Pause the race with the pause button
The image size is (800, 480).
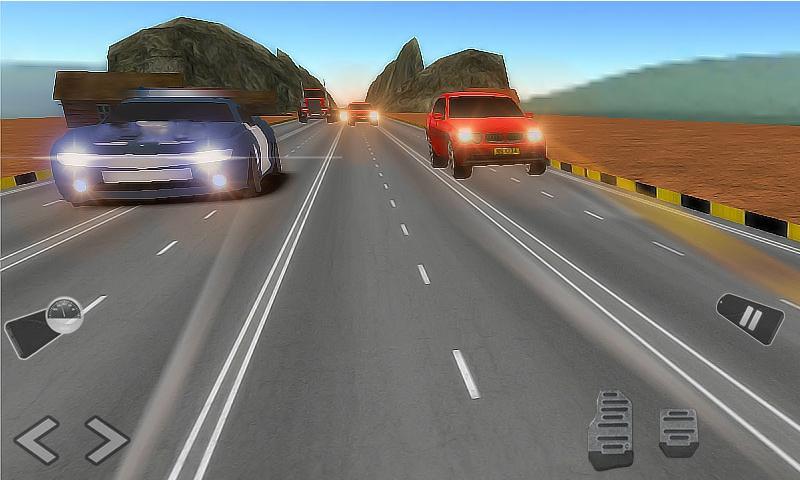coord(750,319)
